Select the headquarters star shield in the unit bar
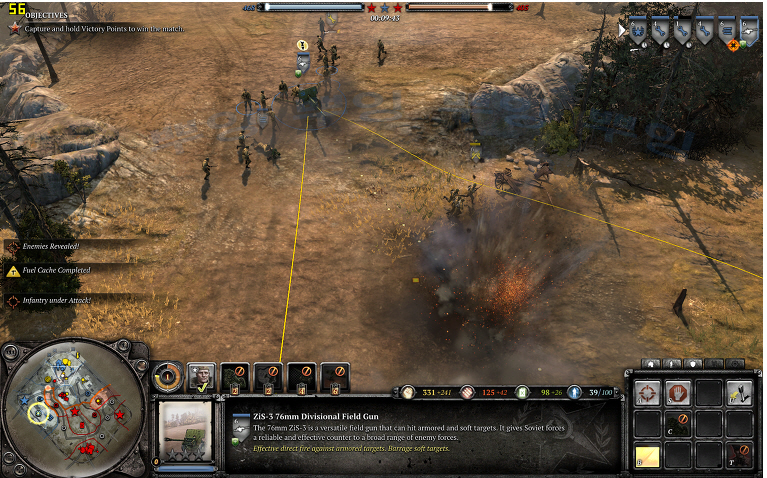Screen dimensions: 767x478 pyautogui.click(x=639, y=31)
